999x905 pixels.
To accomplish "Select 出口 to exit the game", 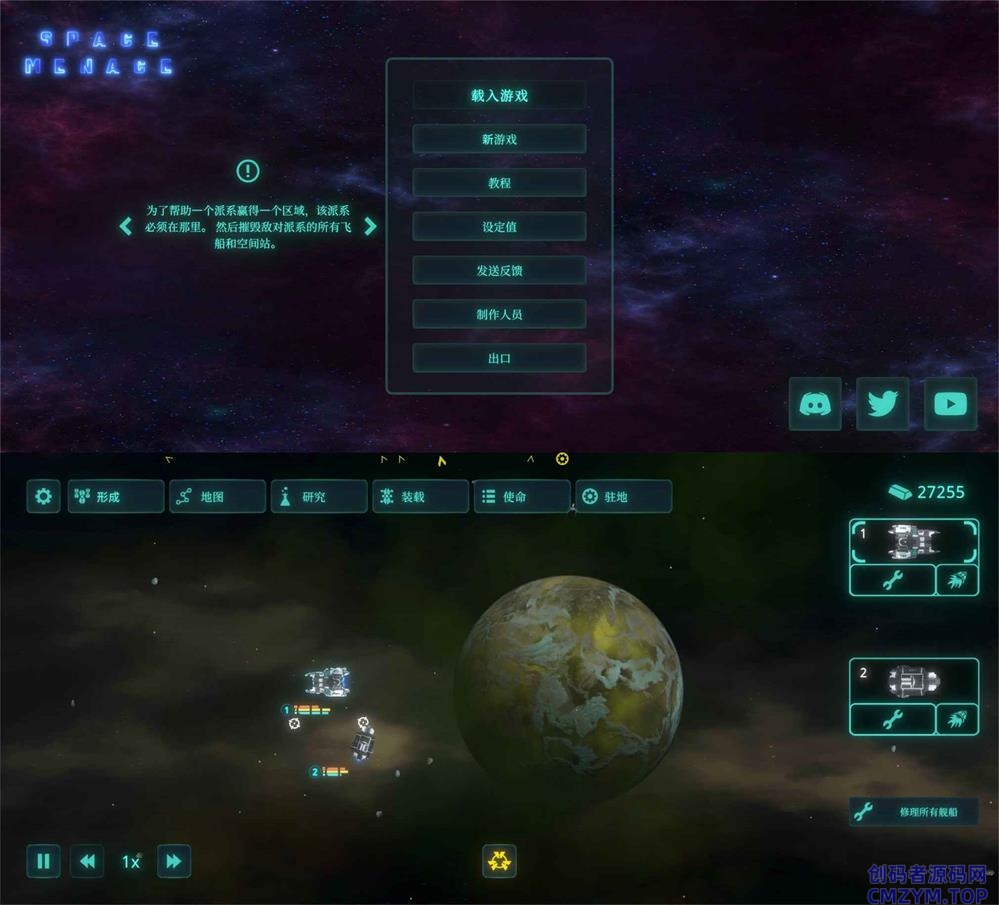I will point(499,358).
